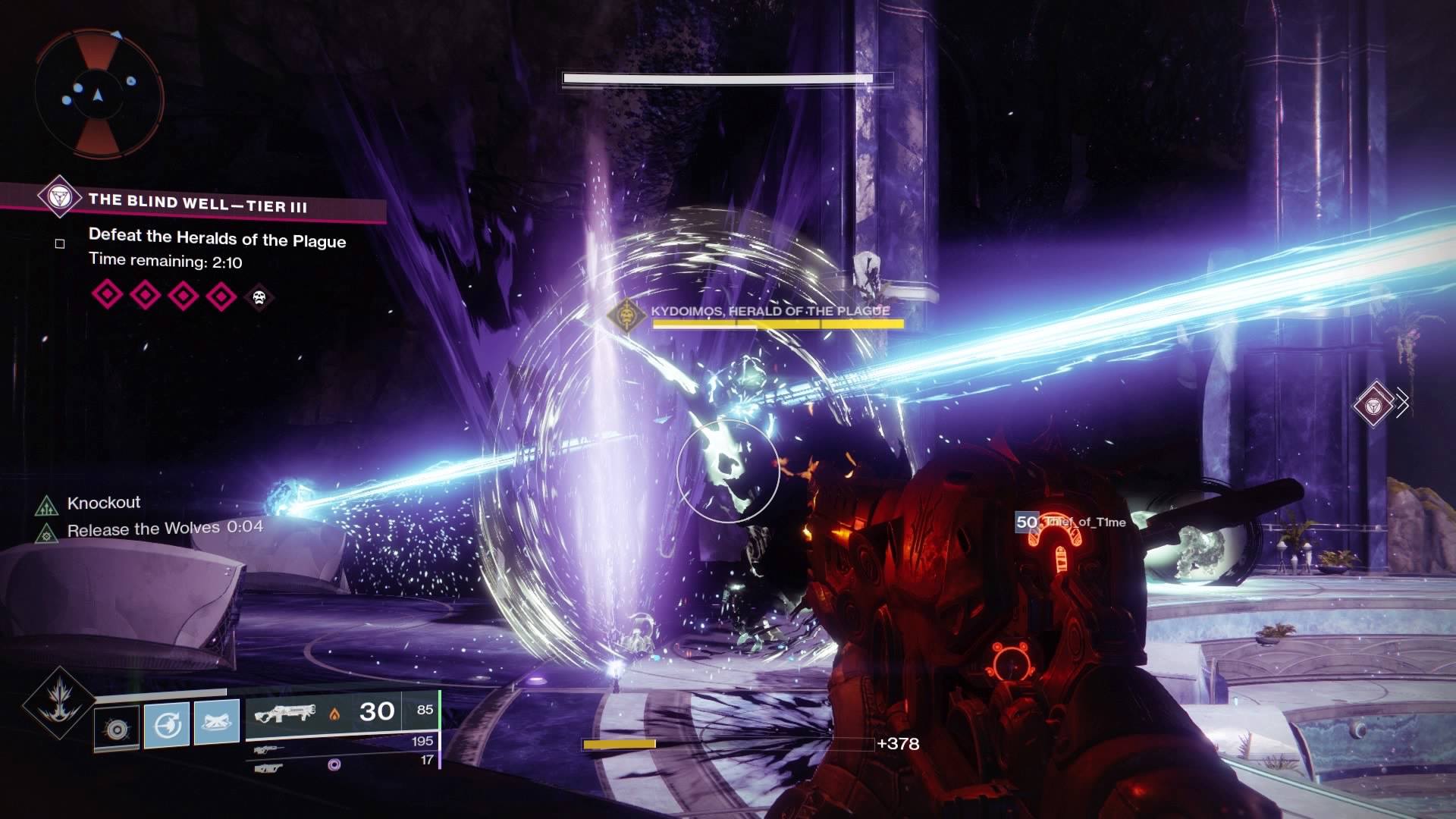Select the grenade ability slot
Screen dimensions: 1456x819
pos(117,729)
